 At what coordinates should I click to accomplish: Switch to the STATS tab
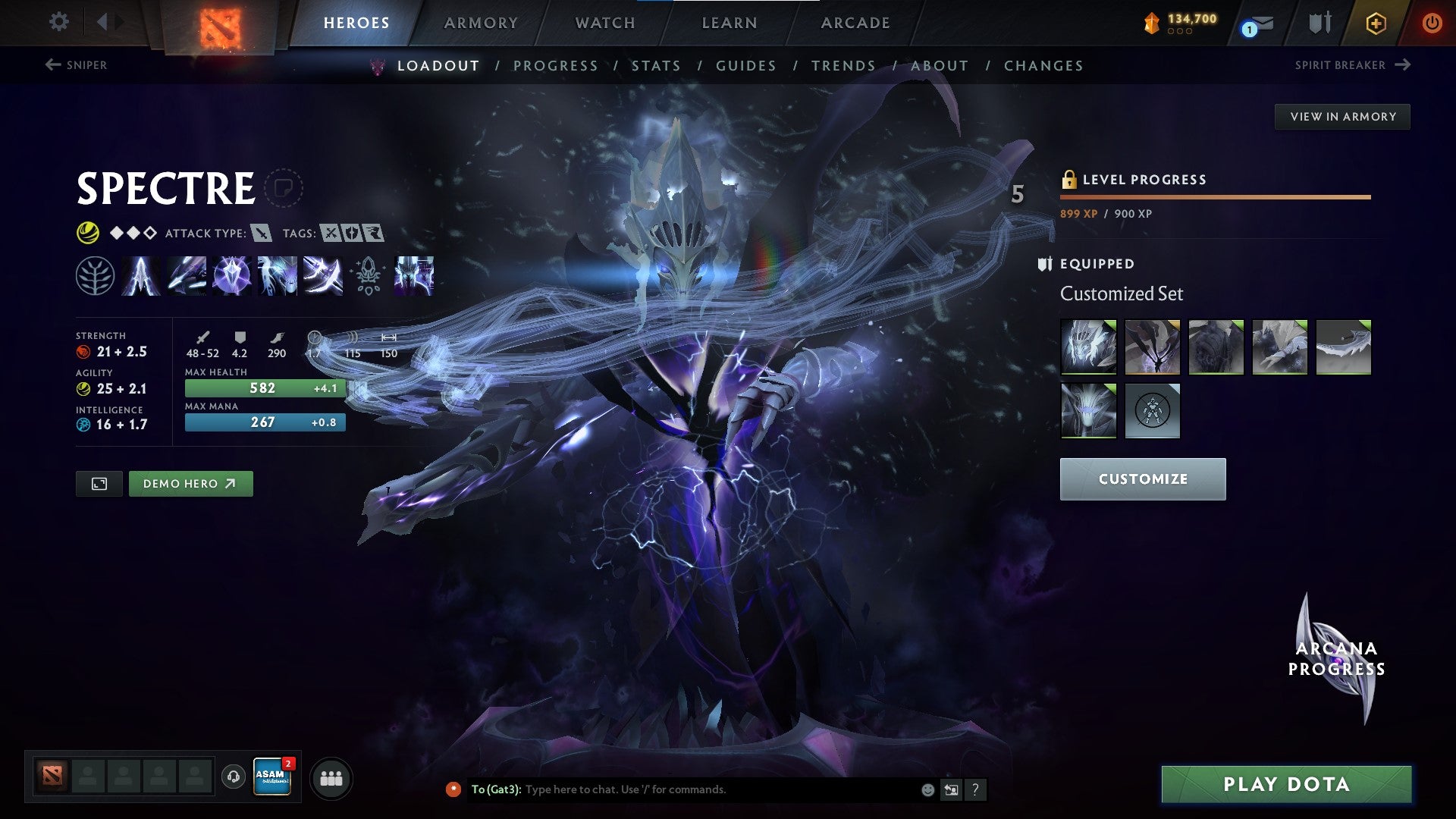[657, 66]
